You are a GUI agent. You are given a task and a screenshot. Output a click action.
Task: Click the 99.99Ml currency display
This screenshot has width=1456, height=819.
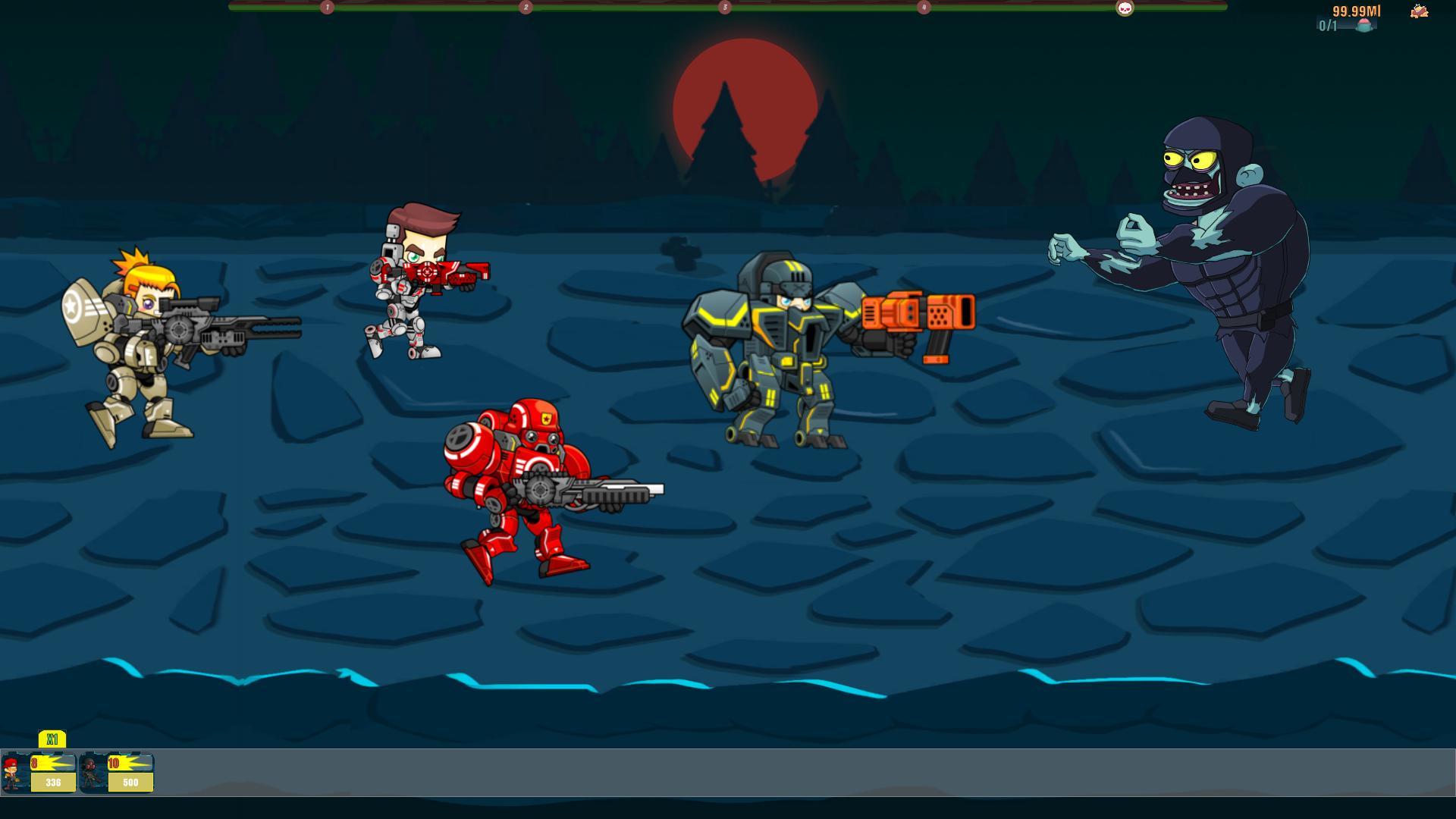[x=1357, y=11]
